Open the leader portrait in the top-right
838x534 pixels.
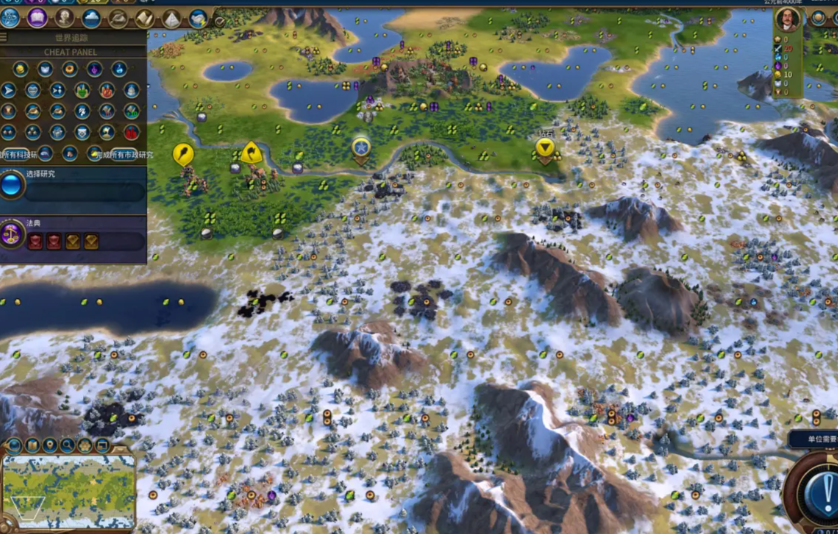pyautogui.click(x=790, y=19)
